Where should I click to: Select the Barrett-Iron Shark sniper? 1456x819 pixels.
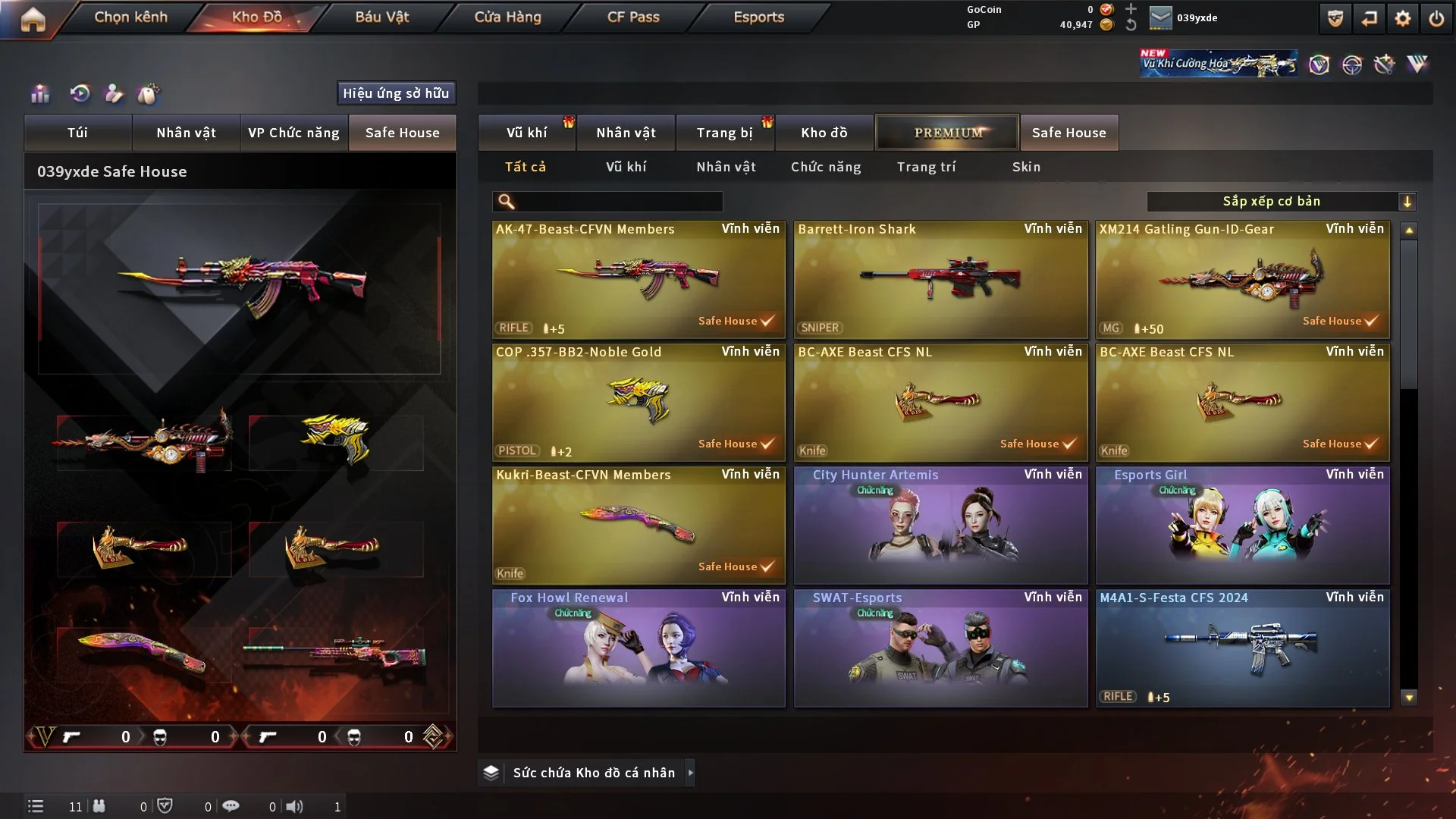coord(940,280)
